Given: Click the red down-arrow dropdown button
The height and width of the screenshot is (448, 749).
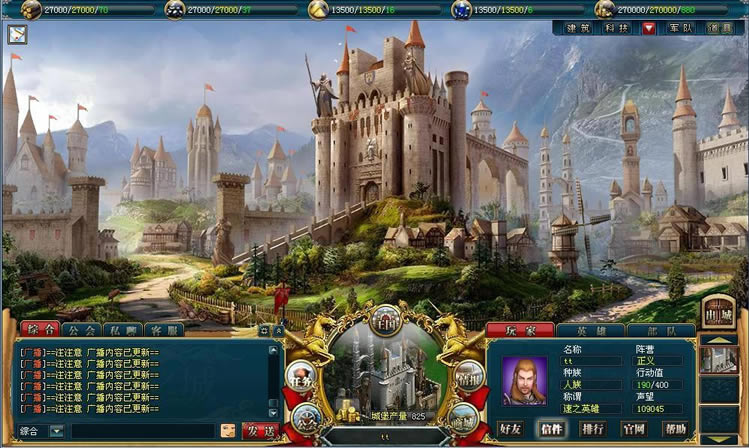Looking at the screenshot, I should 649,28.
